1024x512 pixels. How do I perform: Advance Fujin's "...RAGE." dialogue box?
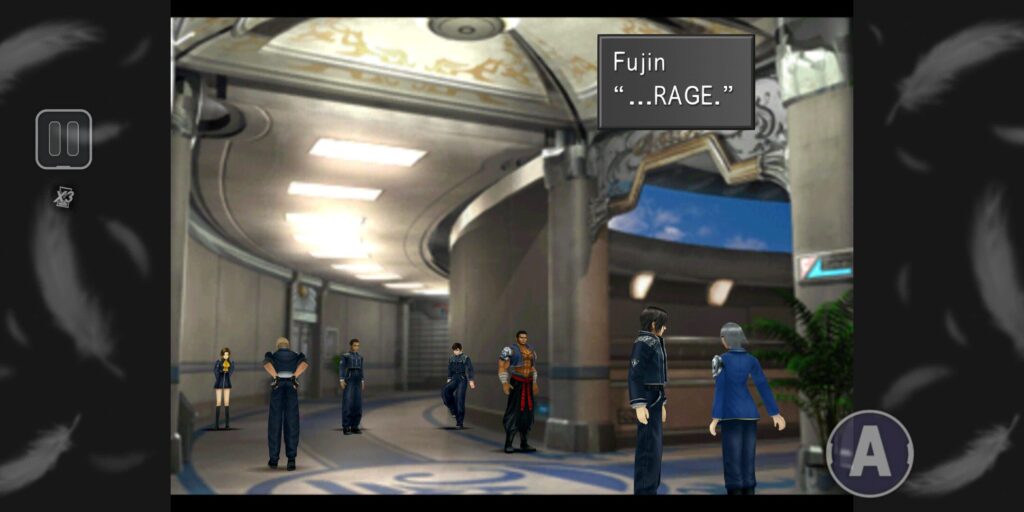point(676,82)
